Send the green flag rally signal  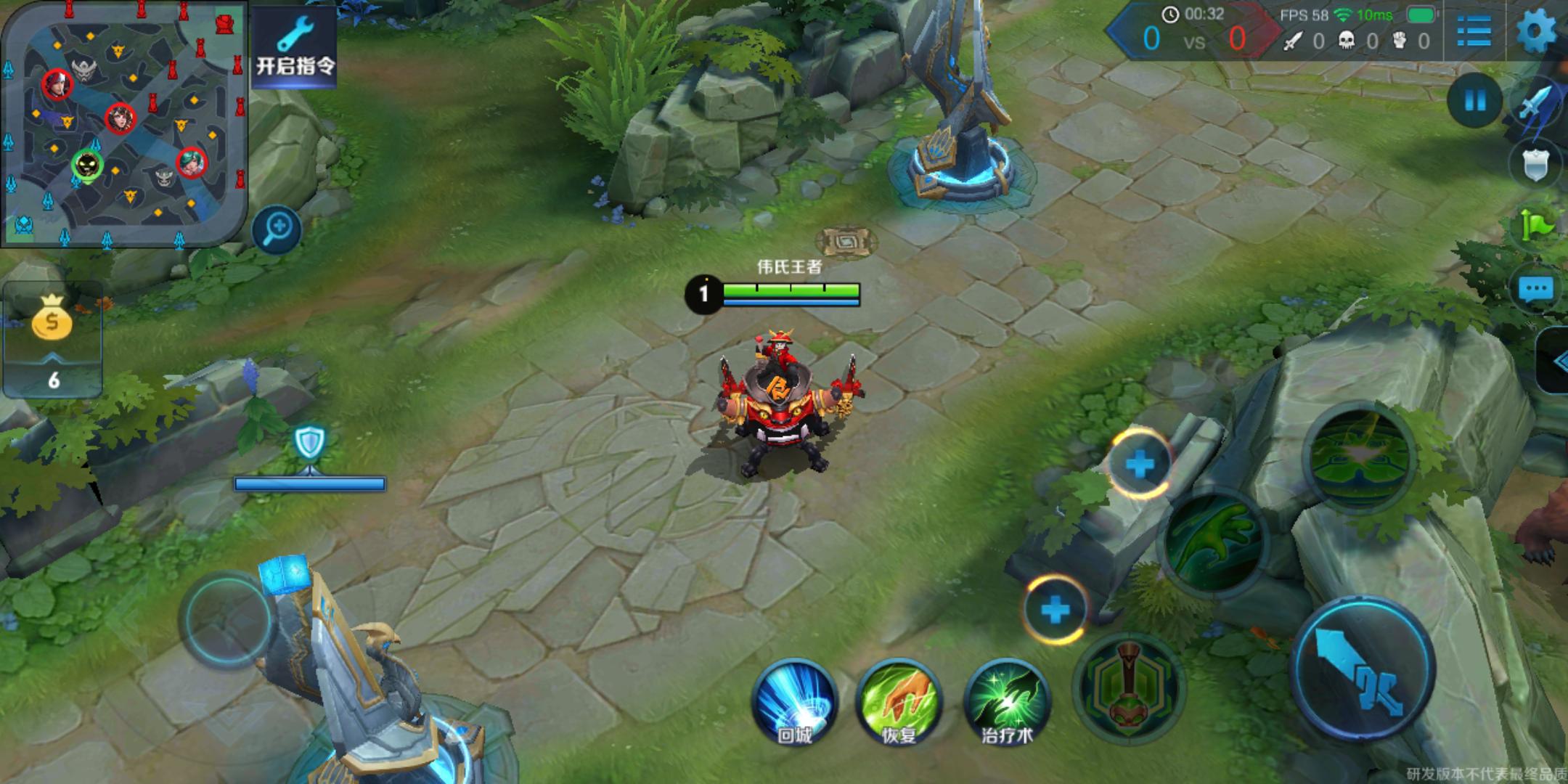[x=1538, y=226]
